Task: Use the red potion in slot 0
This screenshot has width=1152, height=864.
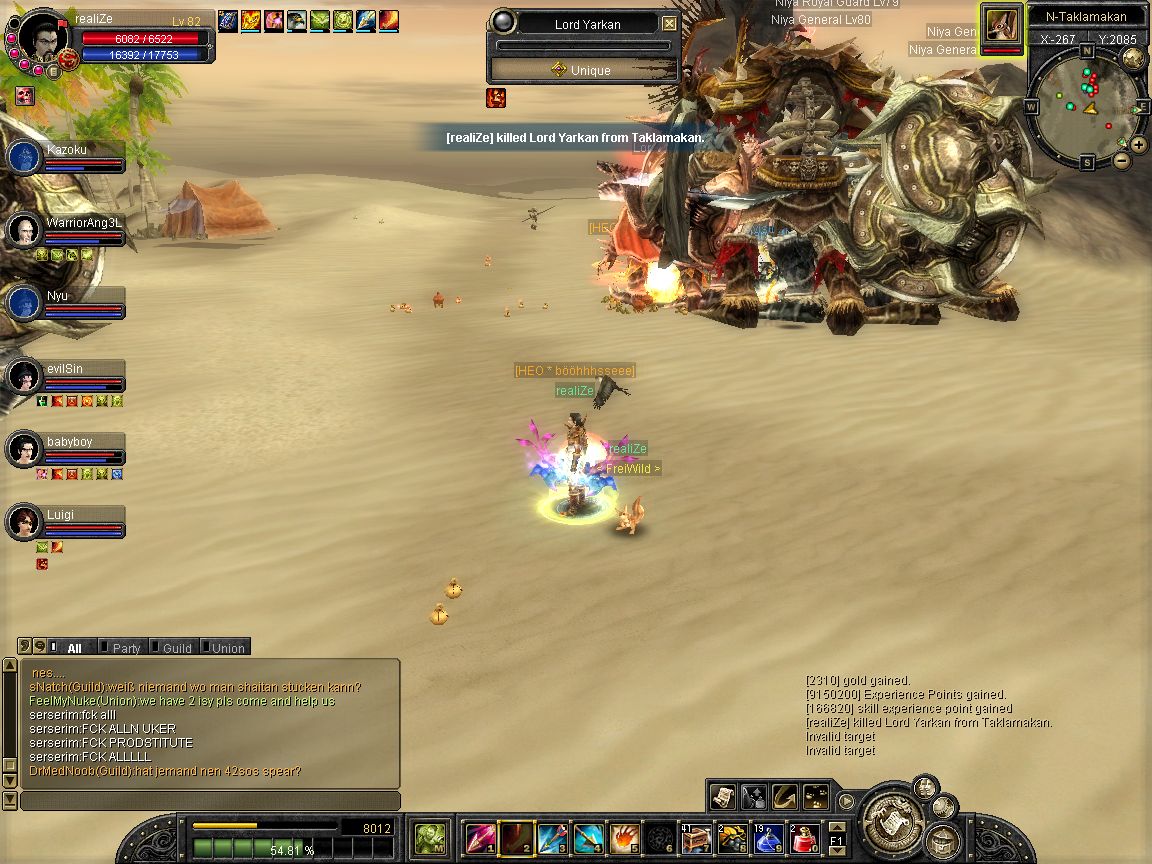Action: click(x=805, y=838)
